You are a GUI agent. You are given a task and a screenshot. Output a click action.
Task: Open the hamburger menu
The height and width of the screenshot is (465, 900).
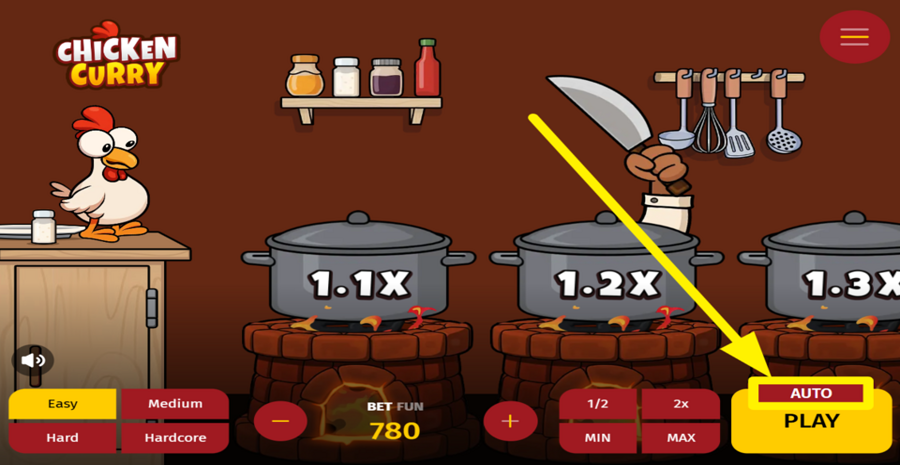tap(854, 37)
